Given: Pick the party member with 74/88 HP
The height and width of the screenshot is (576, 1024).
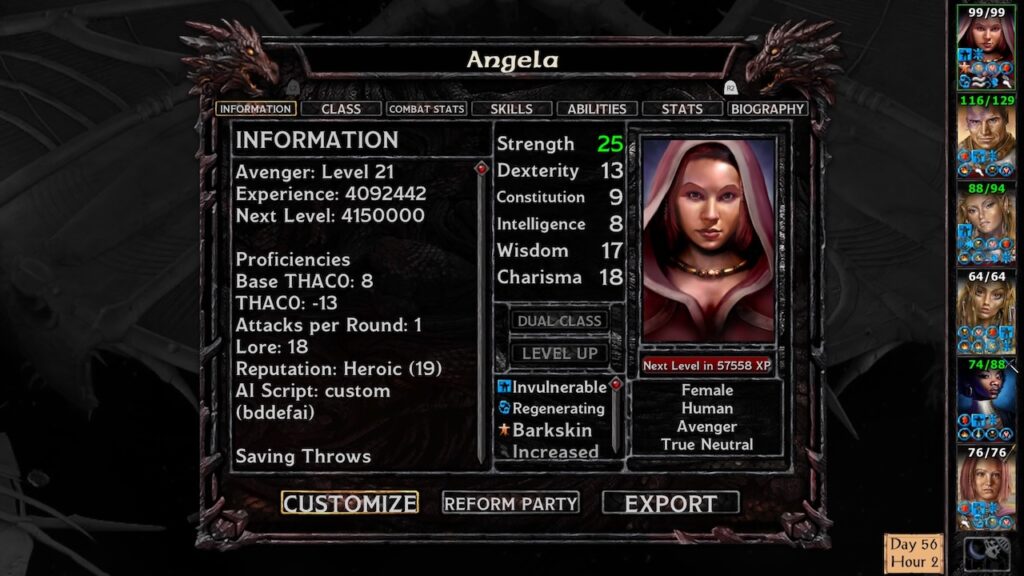Looking at the screenshot, I should tap(986, 392).
